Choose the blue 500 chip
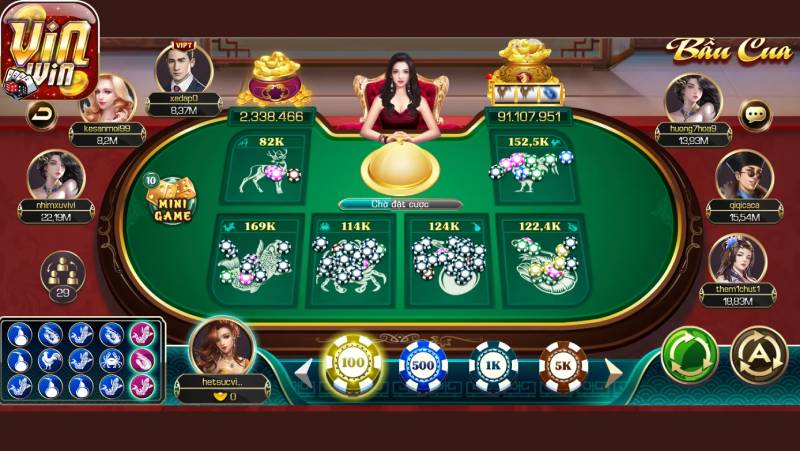 (423, 365)
